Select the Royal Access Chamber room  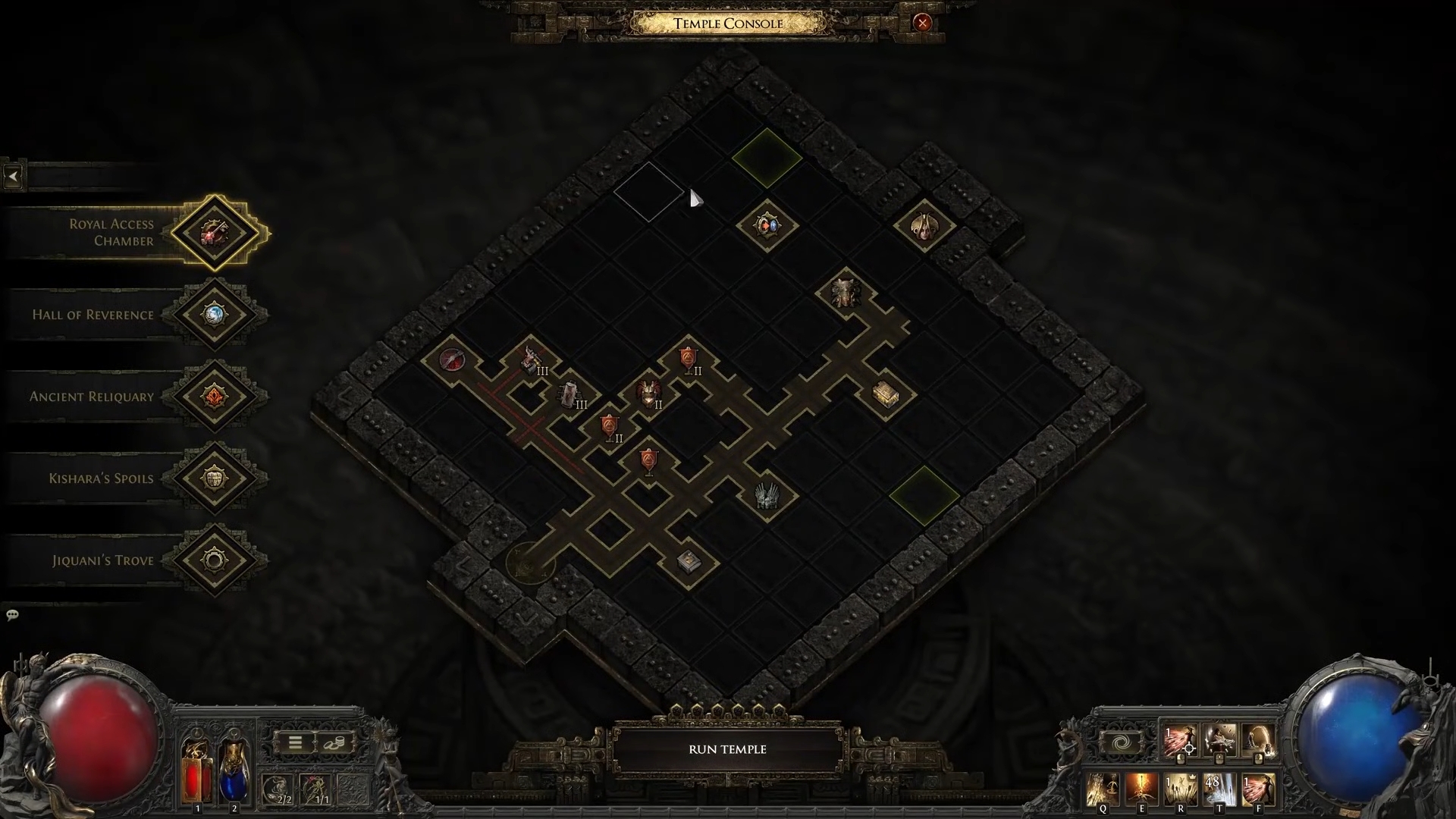click(x=215, y=232)
